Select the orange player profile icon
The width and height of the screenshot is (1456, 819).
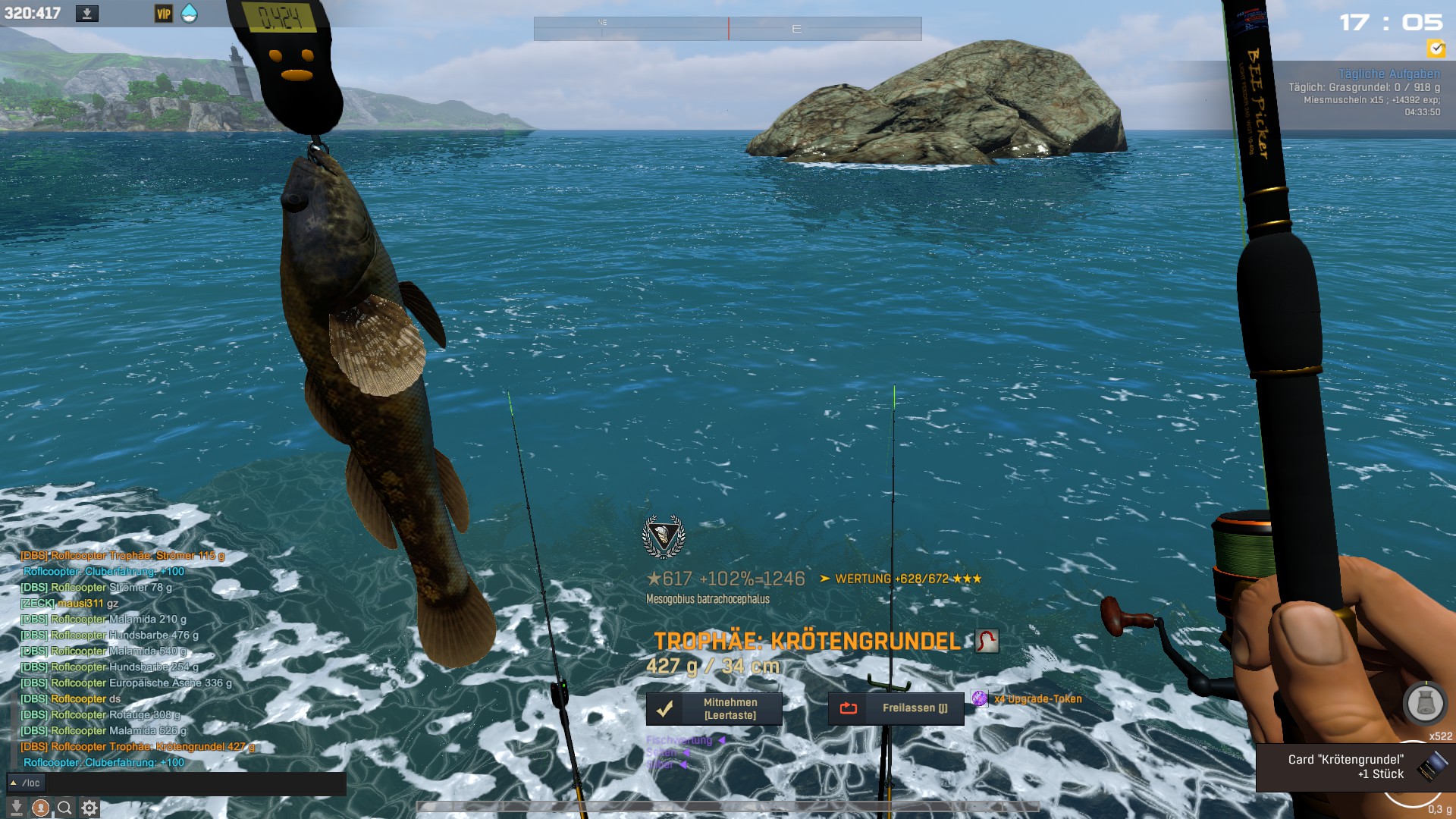point(41,808)
